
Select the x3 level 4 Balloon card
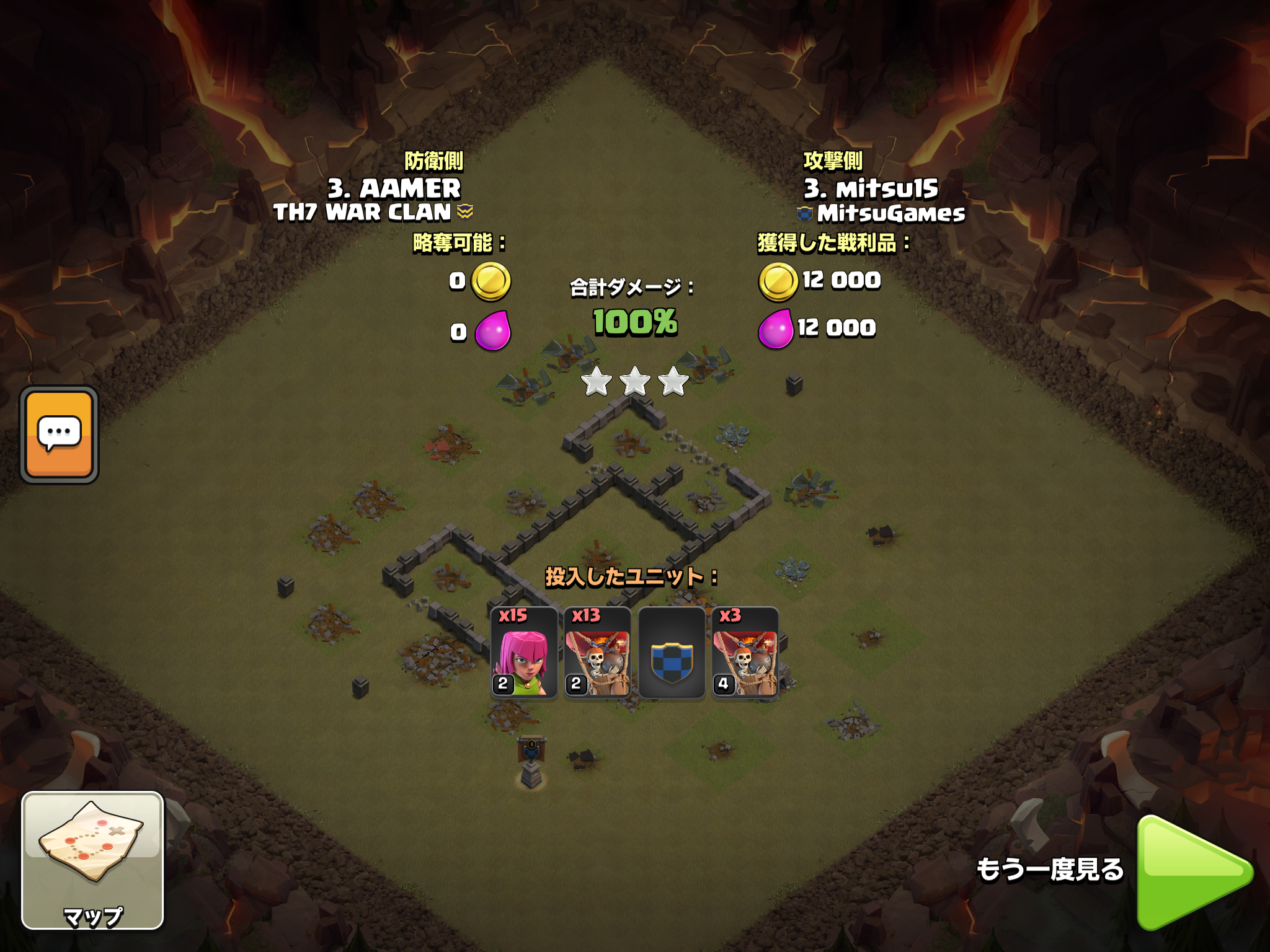(x=745, y=653)
